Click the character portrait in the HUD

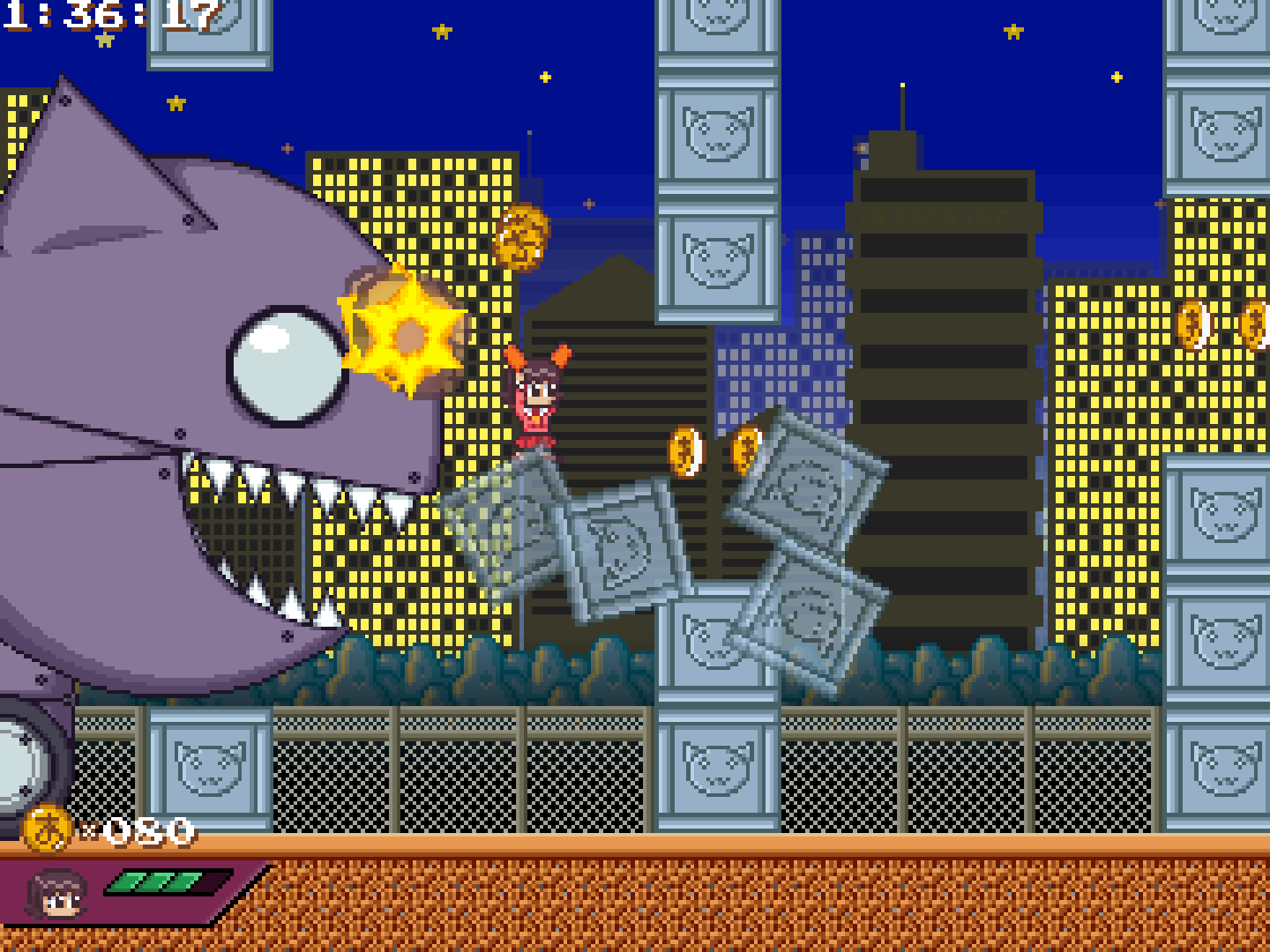(57, 894)
